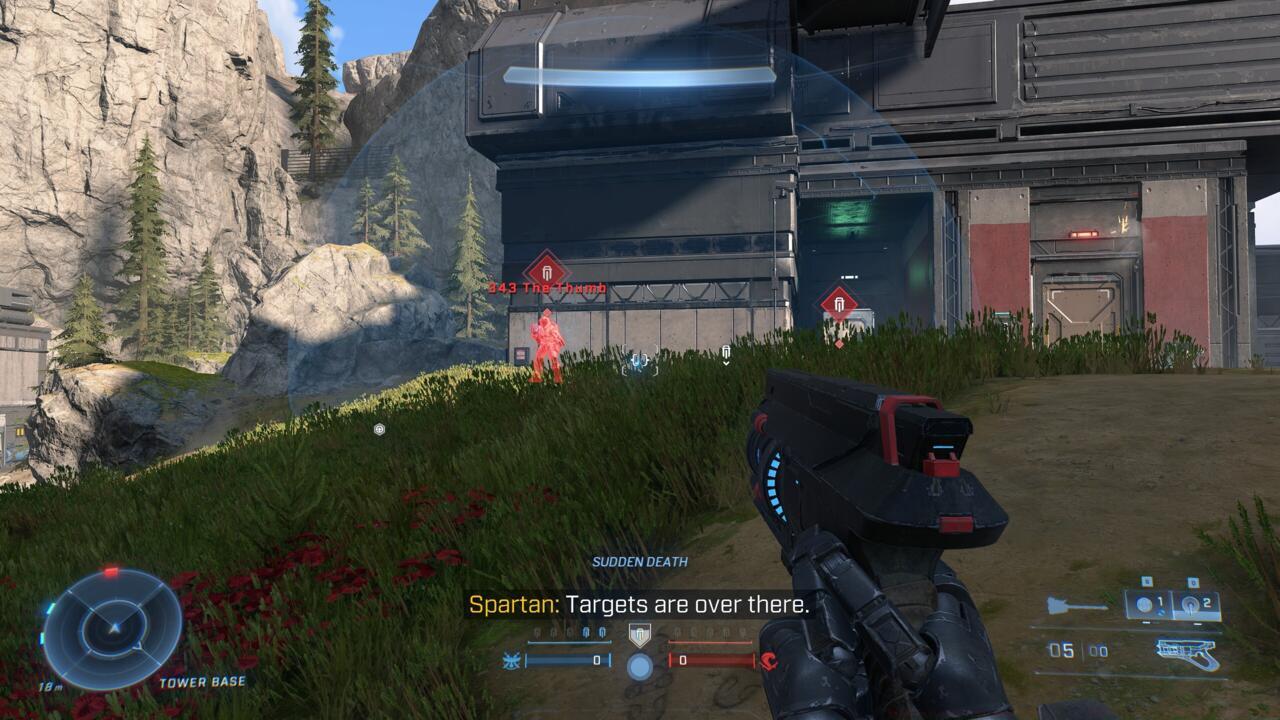Toggle the grenade counter above slot 1
The height and width of the screenshot is (720, 1280).
[x=1147, y=581]
